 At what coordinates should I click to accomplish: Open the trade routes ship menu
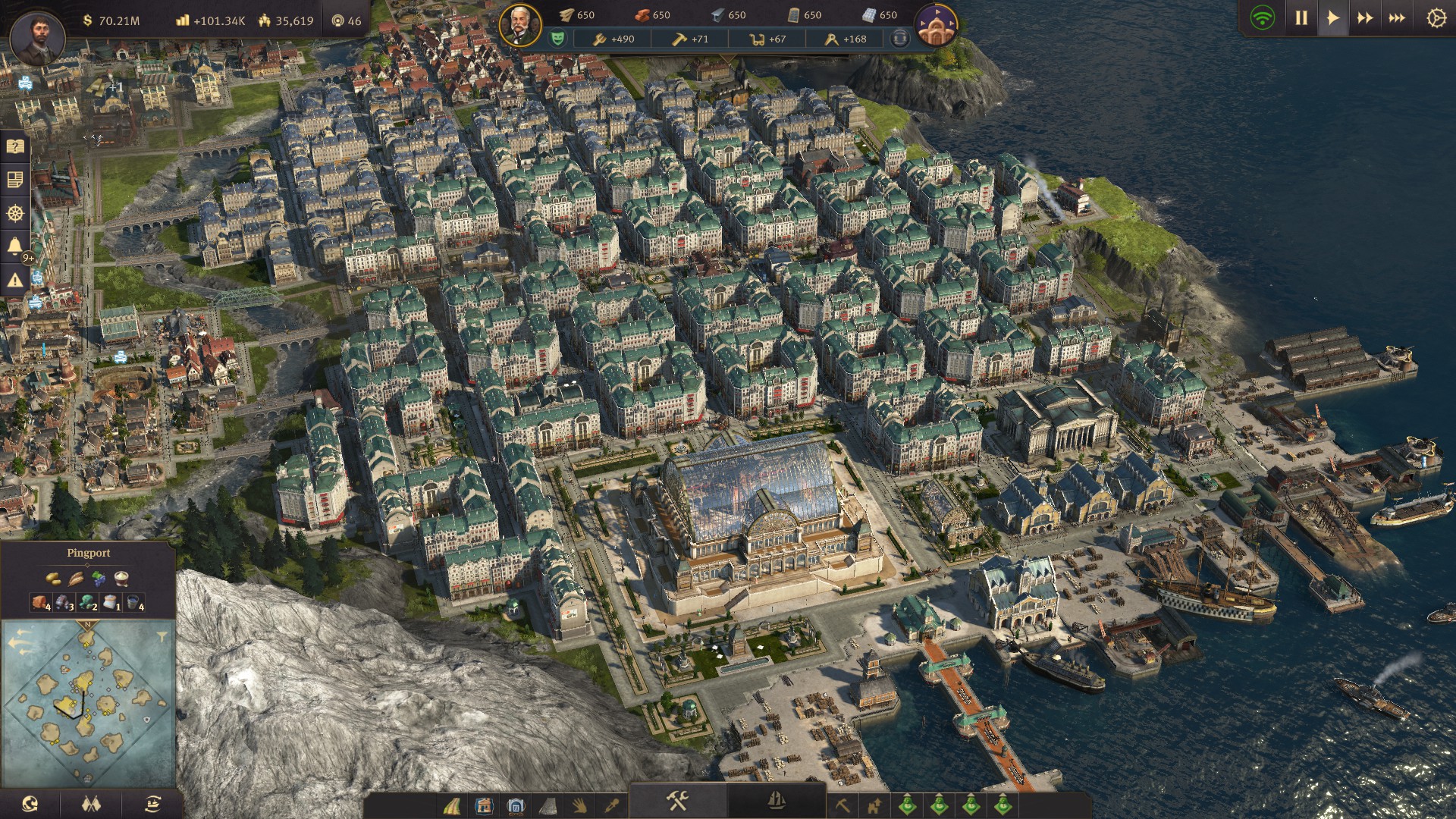(152, 804)
